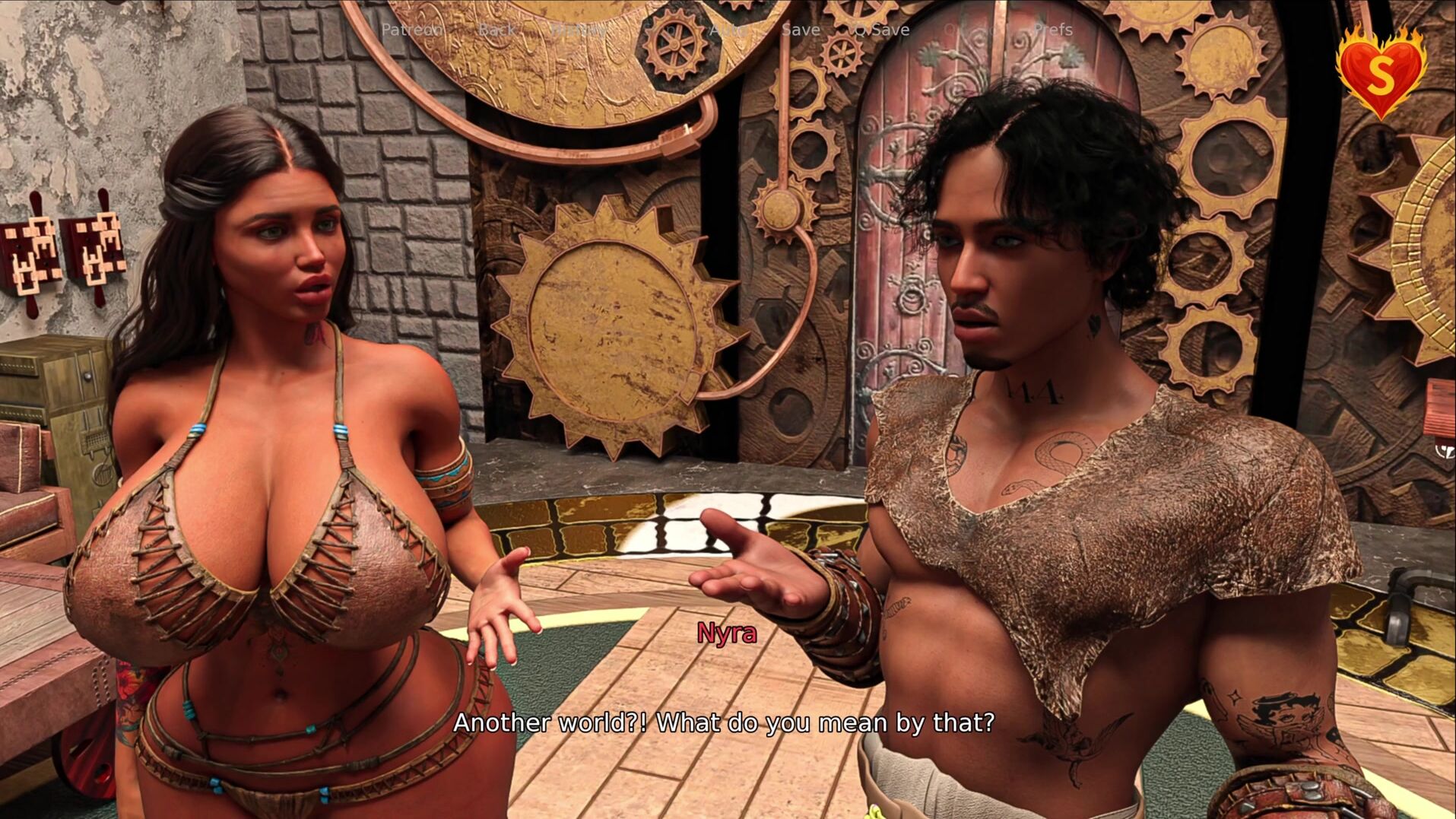Image resolution: width=1456 pixels, height=819 pixels.
Task: Open the Prefs settings menu
Action: tap(1052, 30)
